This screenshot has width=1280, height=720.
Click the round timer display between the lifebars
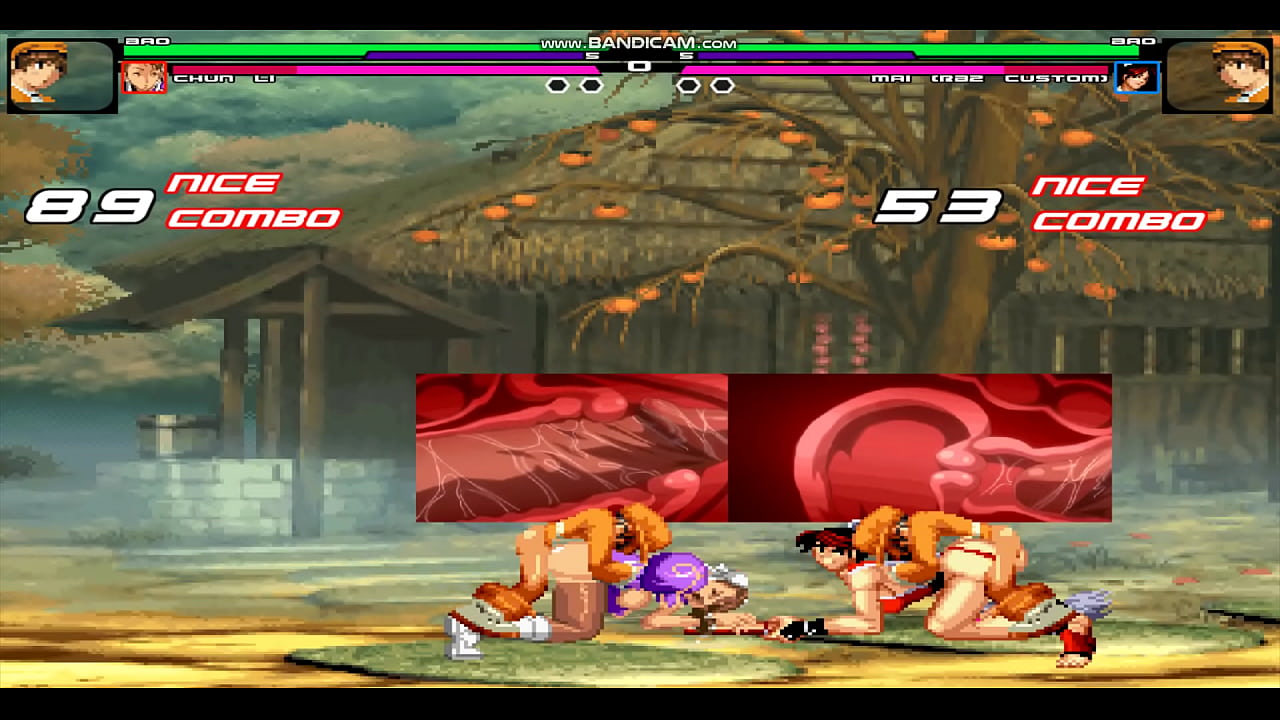click(x=640, y=66)
